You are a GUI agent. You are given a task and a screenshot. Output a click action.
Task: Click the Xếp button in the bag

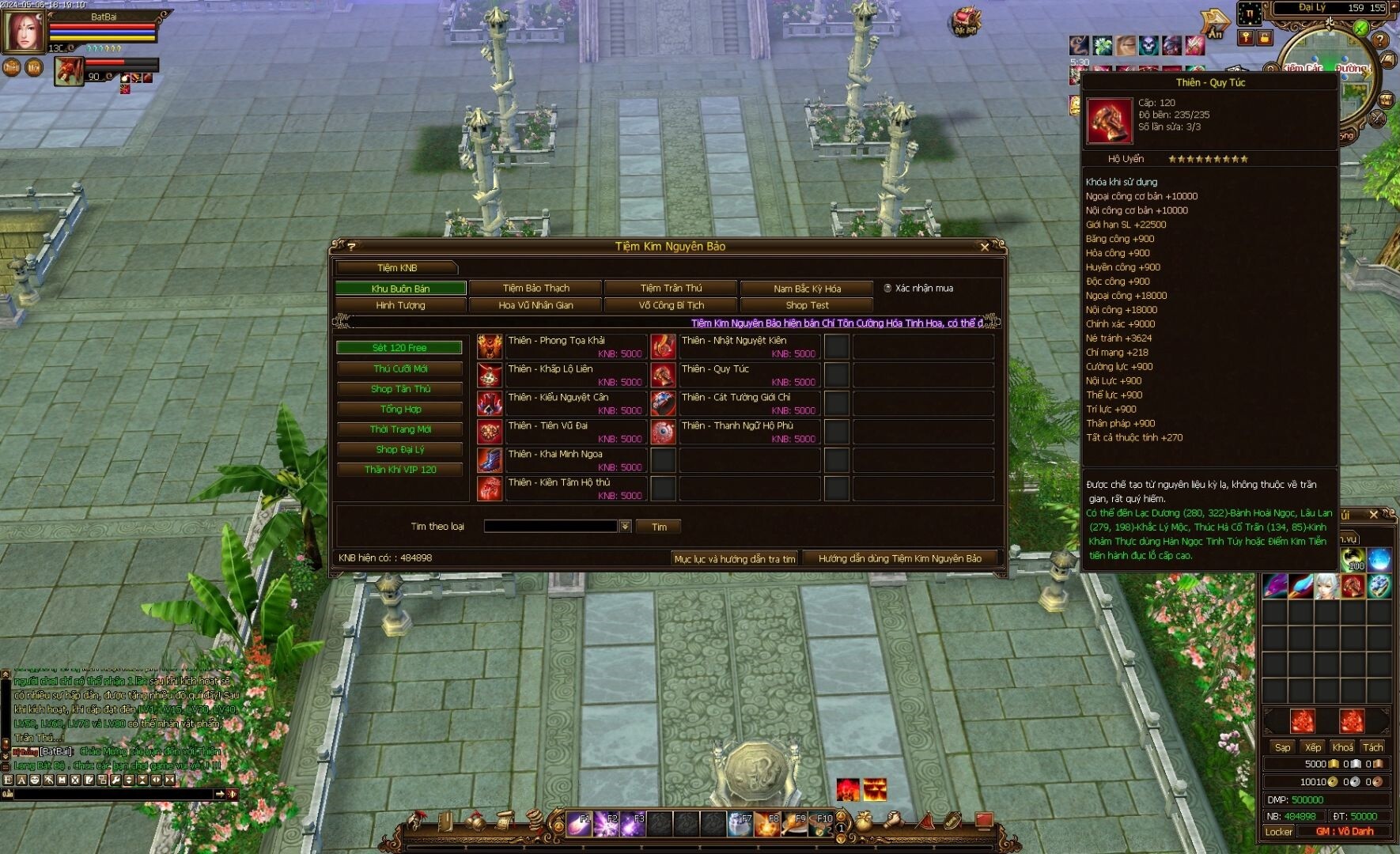(1313, 747)
